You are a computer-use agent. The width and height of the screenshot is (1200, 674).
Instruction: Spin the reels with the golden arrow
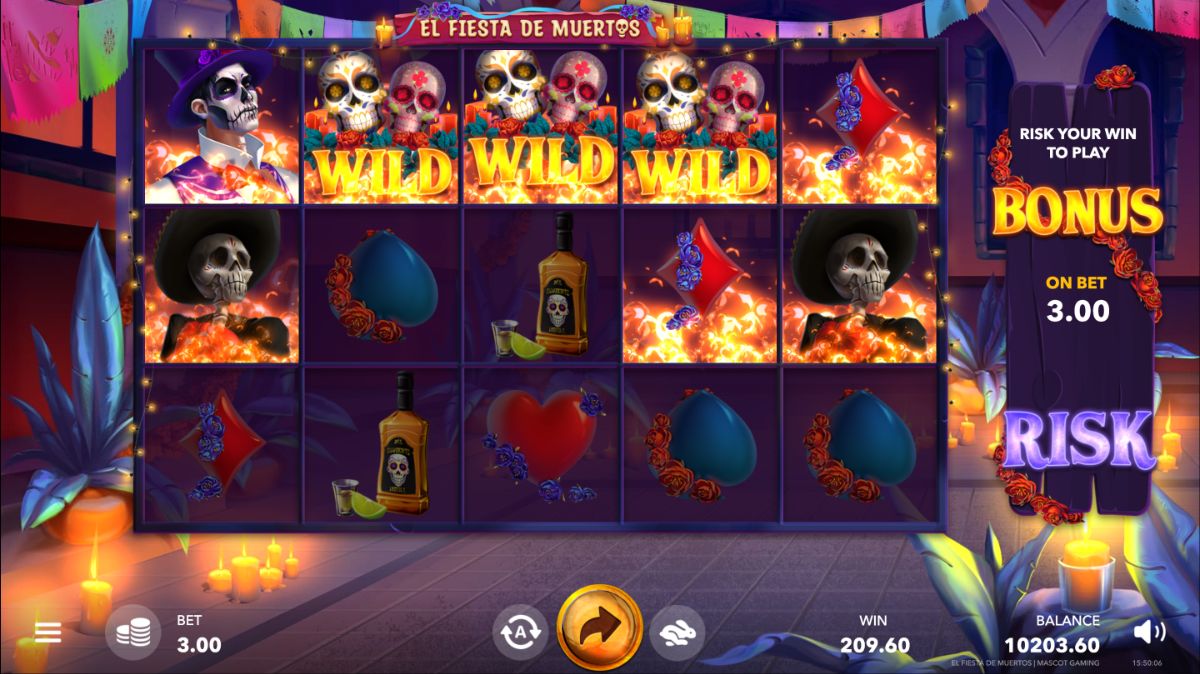599,628
